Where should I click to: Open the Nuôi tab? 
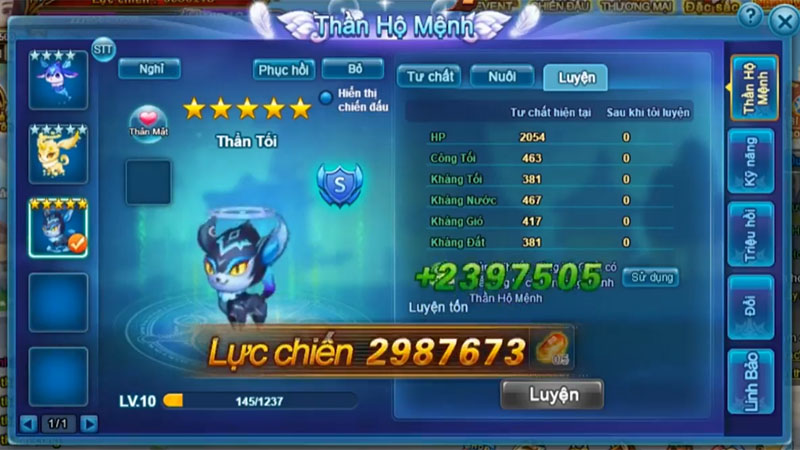click(502, 77)
